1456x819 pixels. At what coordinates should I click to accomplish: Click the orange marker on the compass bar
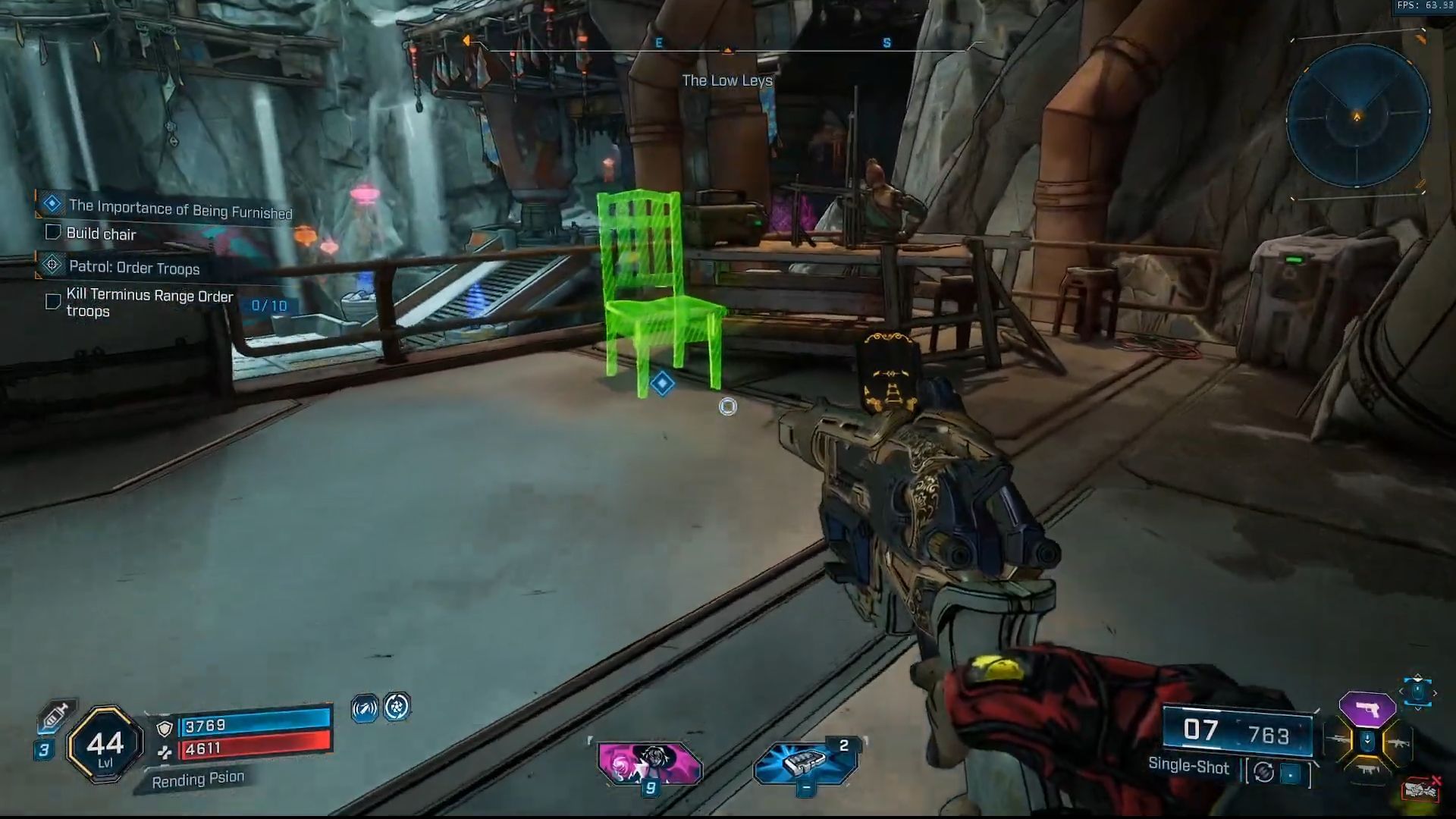[x=727, y=50]
